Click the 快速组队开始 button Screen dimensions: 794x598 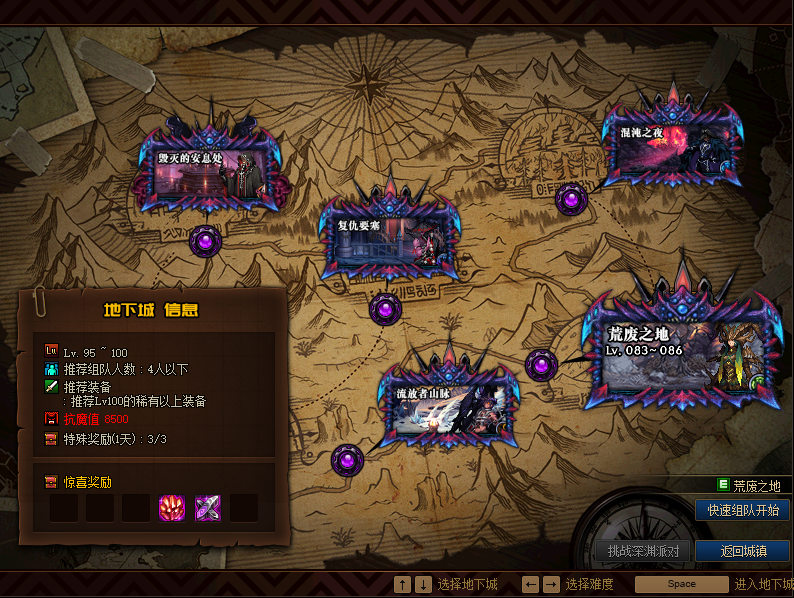[x=742, y=510]
